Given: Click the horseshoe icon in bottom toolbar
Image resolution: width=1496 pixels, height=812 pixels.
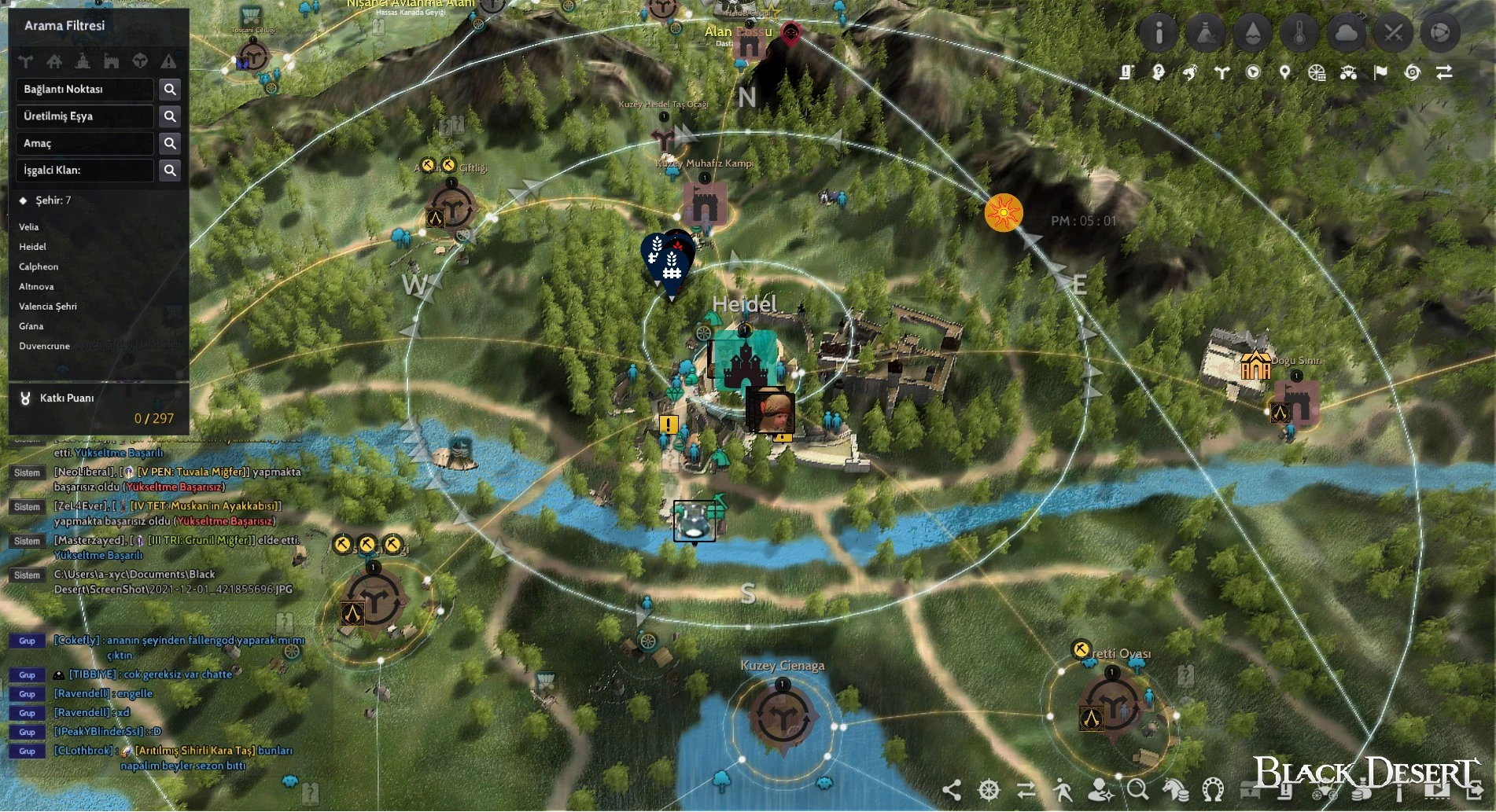Looking at the screenshot, I should pyautogui.click(x=1213, y=789).
